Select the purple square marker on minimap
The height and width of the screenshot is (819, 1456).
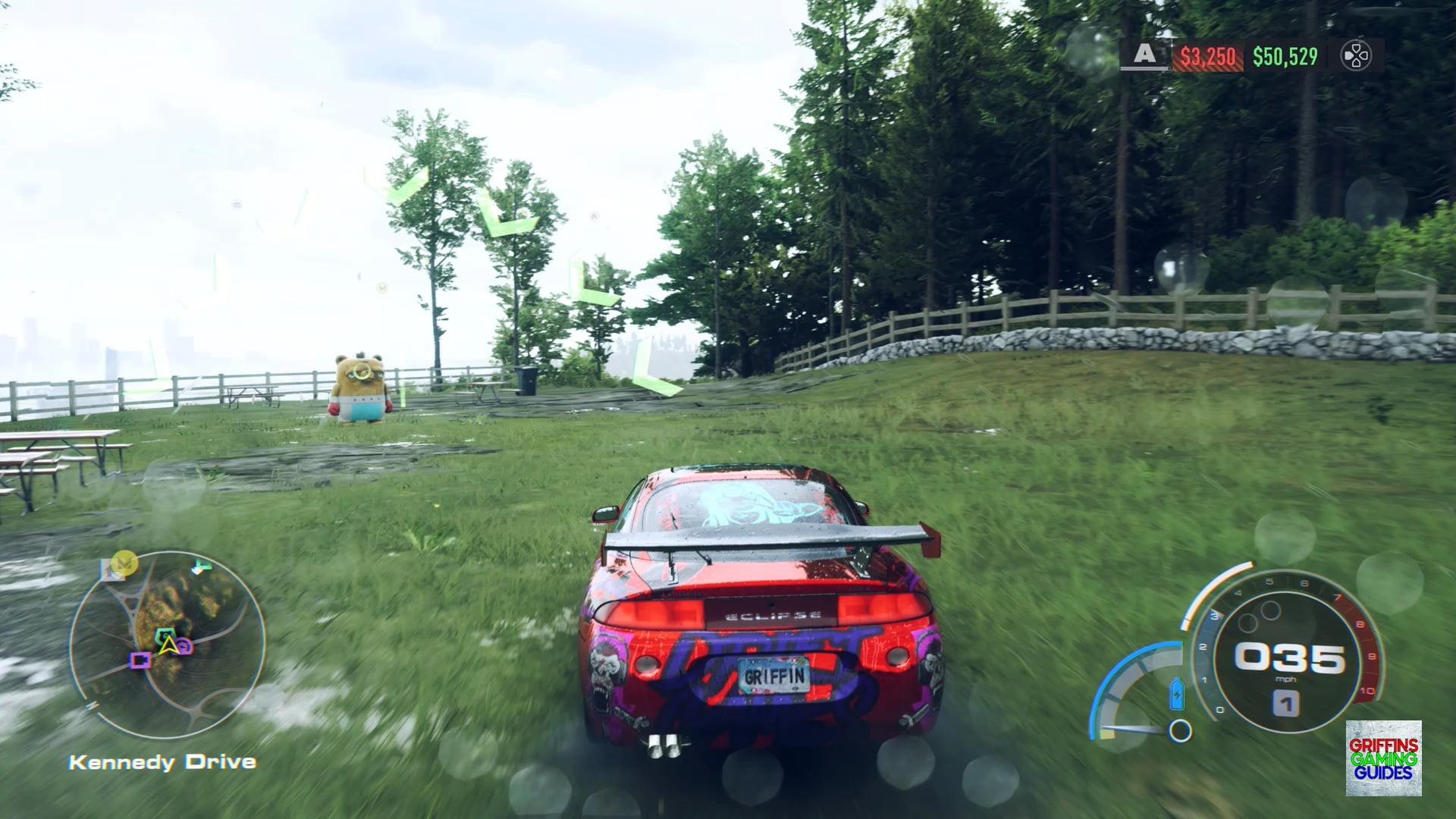tap(140, 661)
